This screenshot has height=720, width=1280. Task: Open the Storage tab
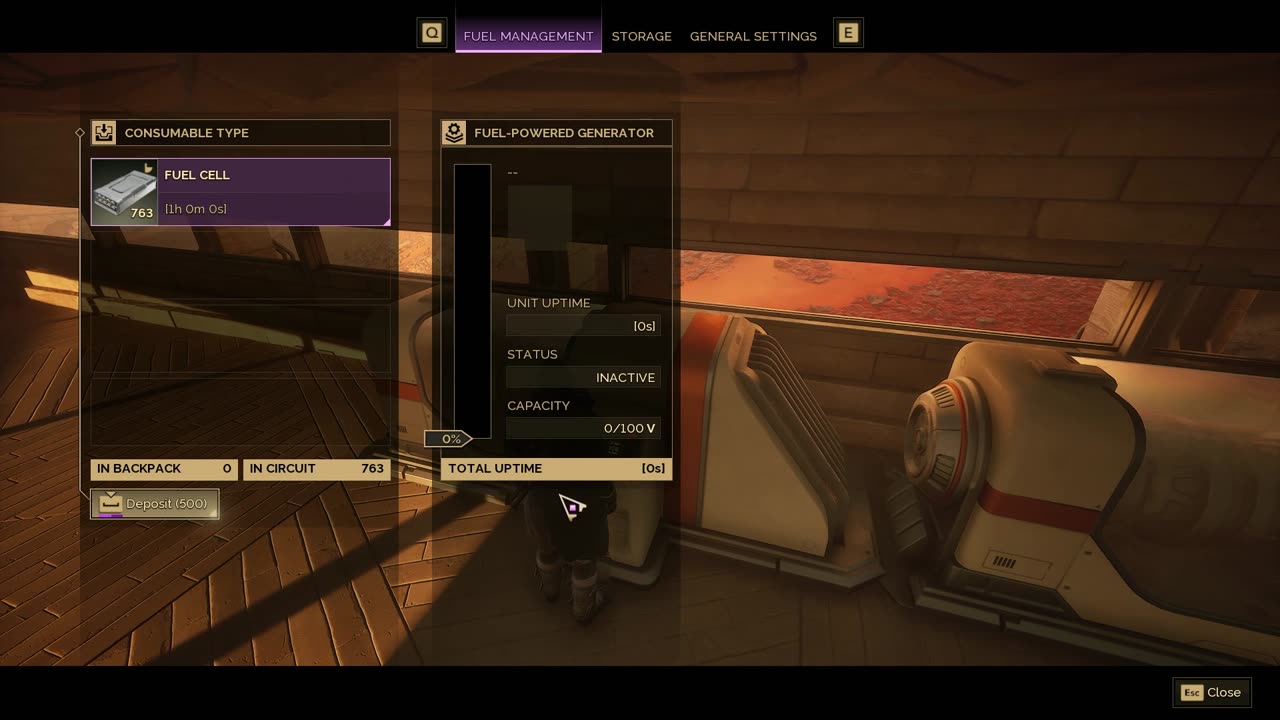coord(641,36)
